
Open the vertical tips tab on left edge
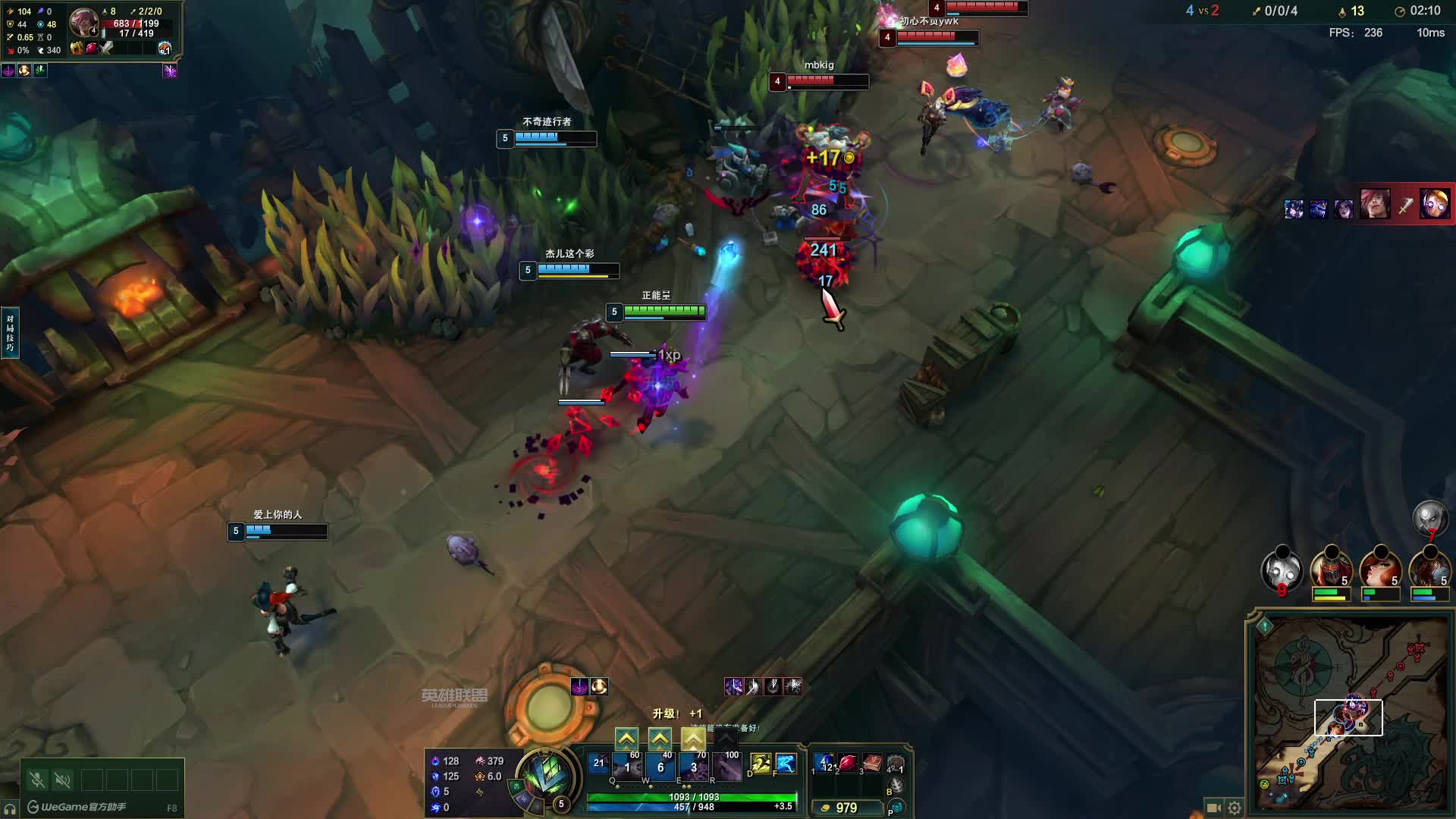coord(10,333)
